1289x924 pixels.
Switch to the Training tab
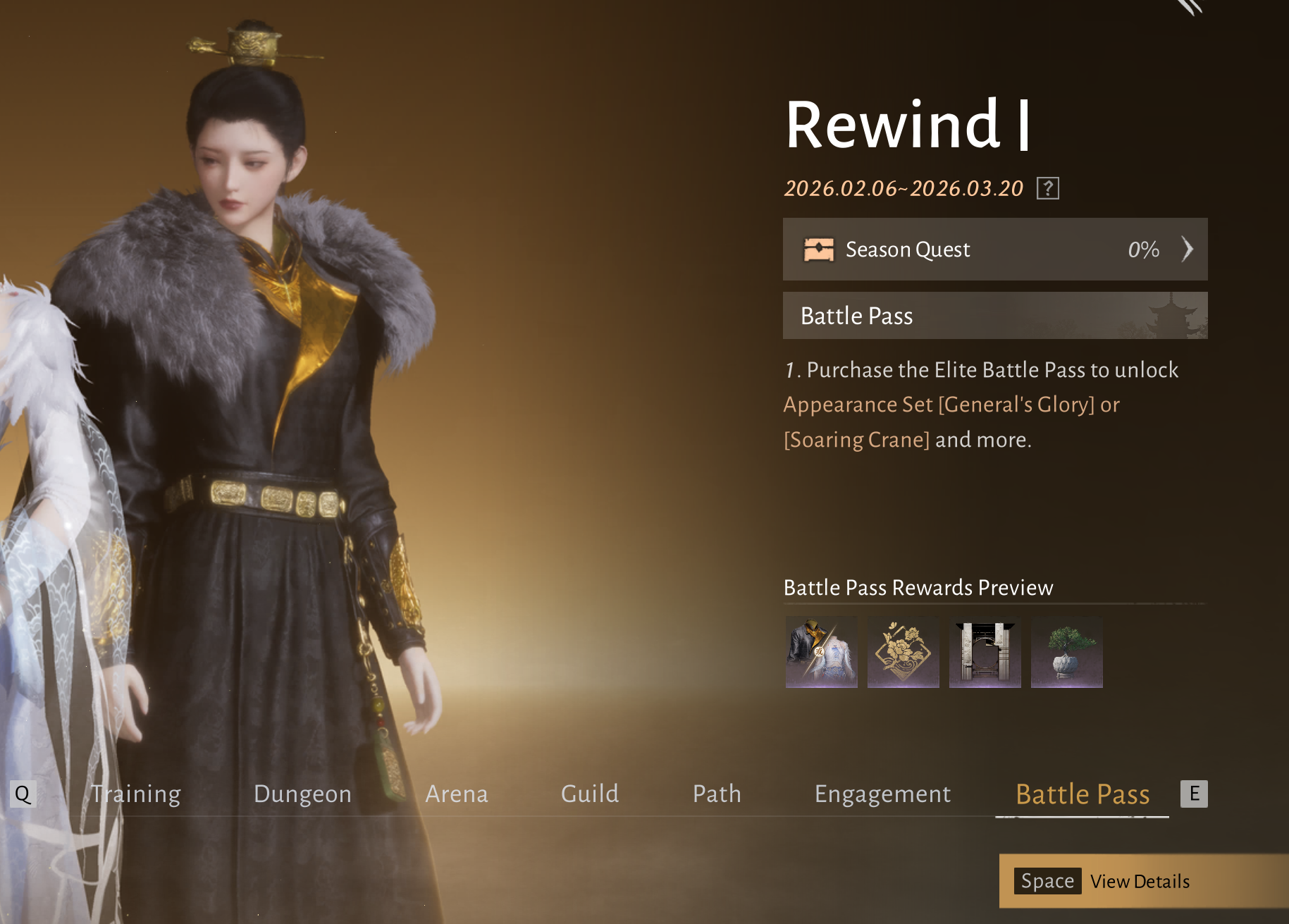point(136,794)
